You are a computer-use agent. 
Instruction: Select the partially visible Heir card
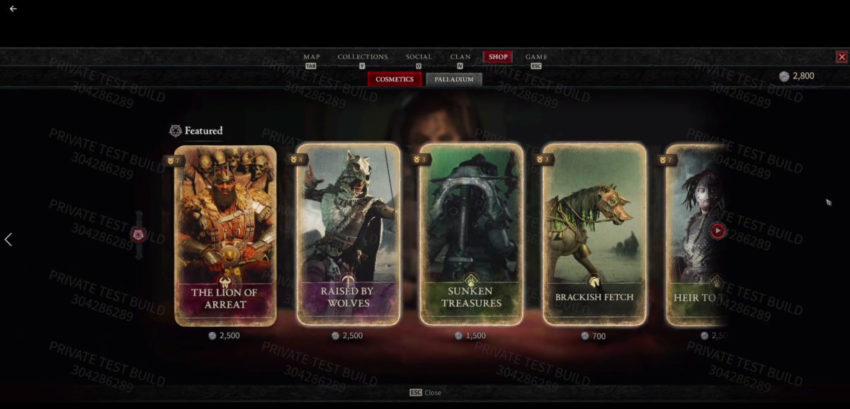[692, 235]
